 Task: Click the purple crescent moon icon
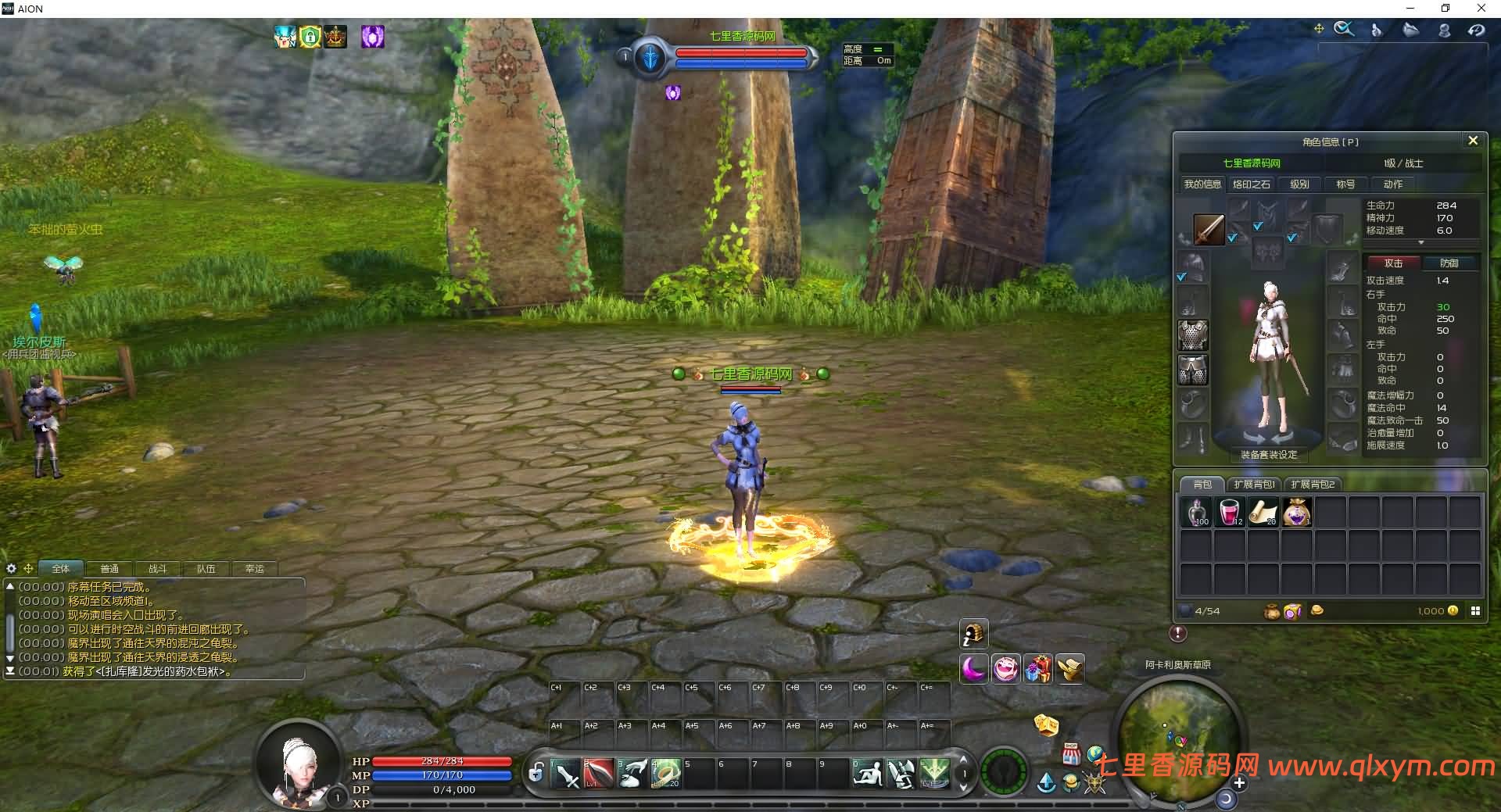pyautogui.click(x=973, y=669)
